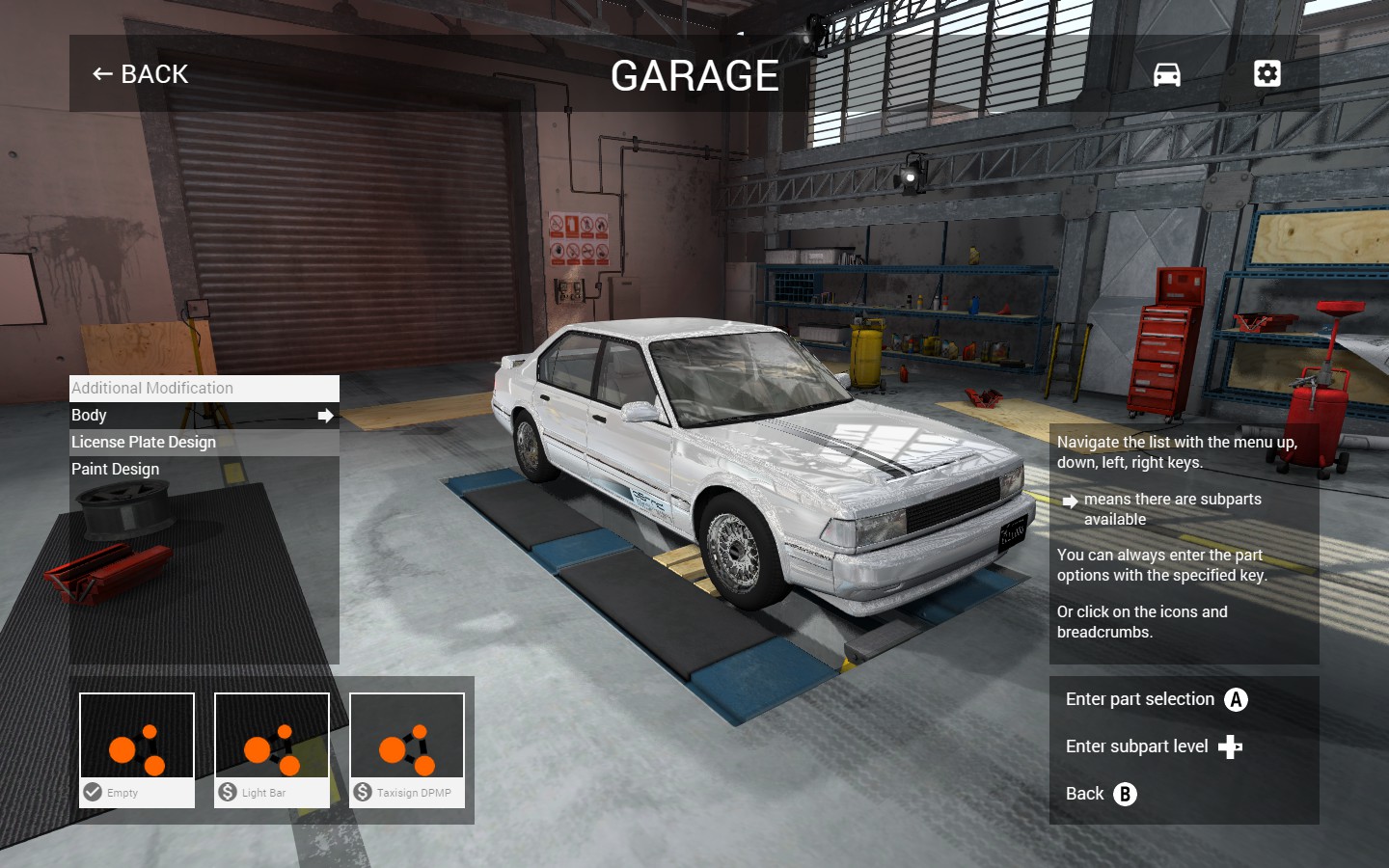This screenshot has width=1389, height=868.
Task: Choose the Light Bar part thumbnail
Action: 272,749
